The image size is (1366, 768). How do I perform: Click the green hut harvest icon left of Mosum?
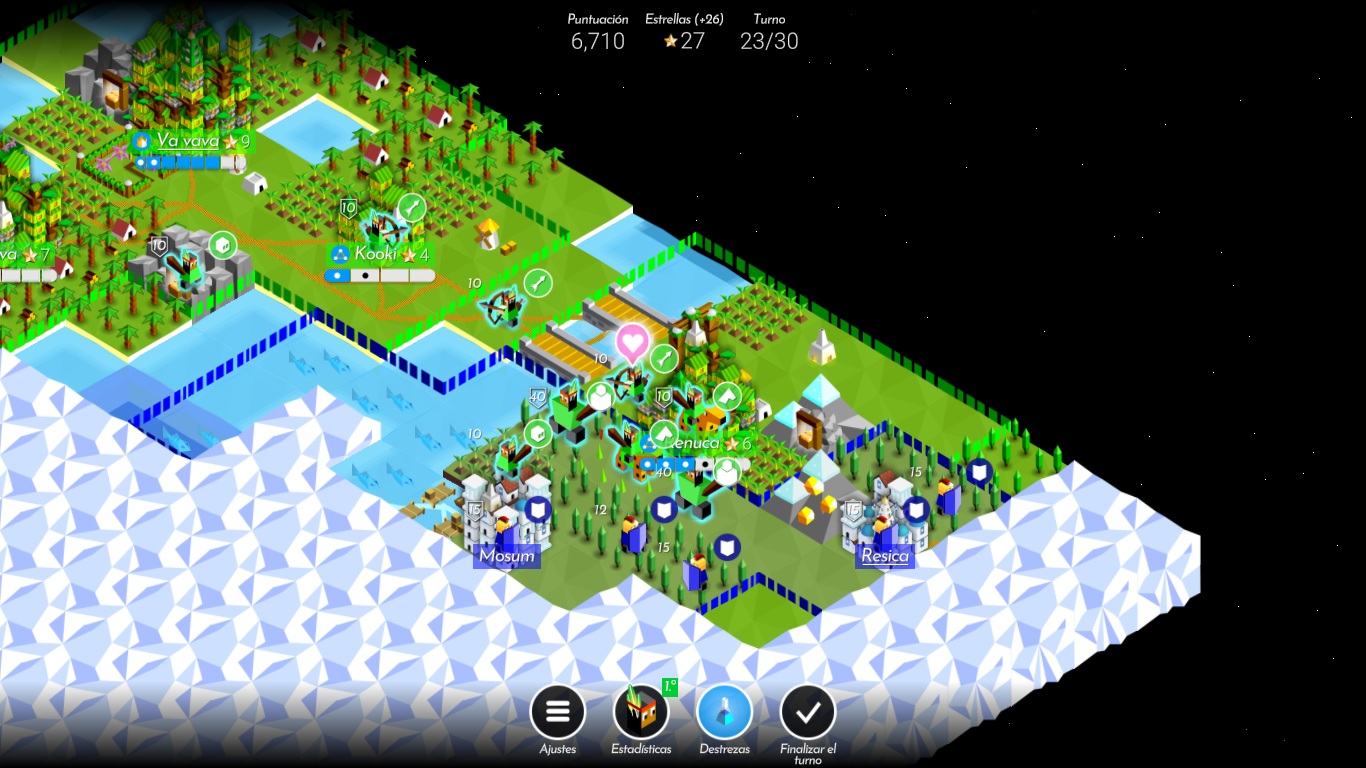click(x=538, y=432)
